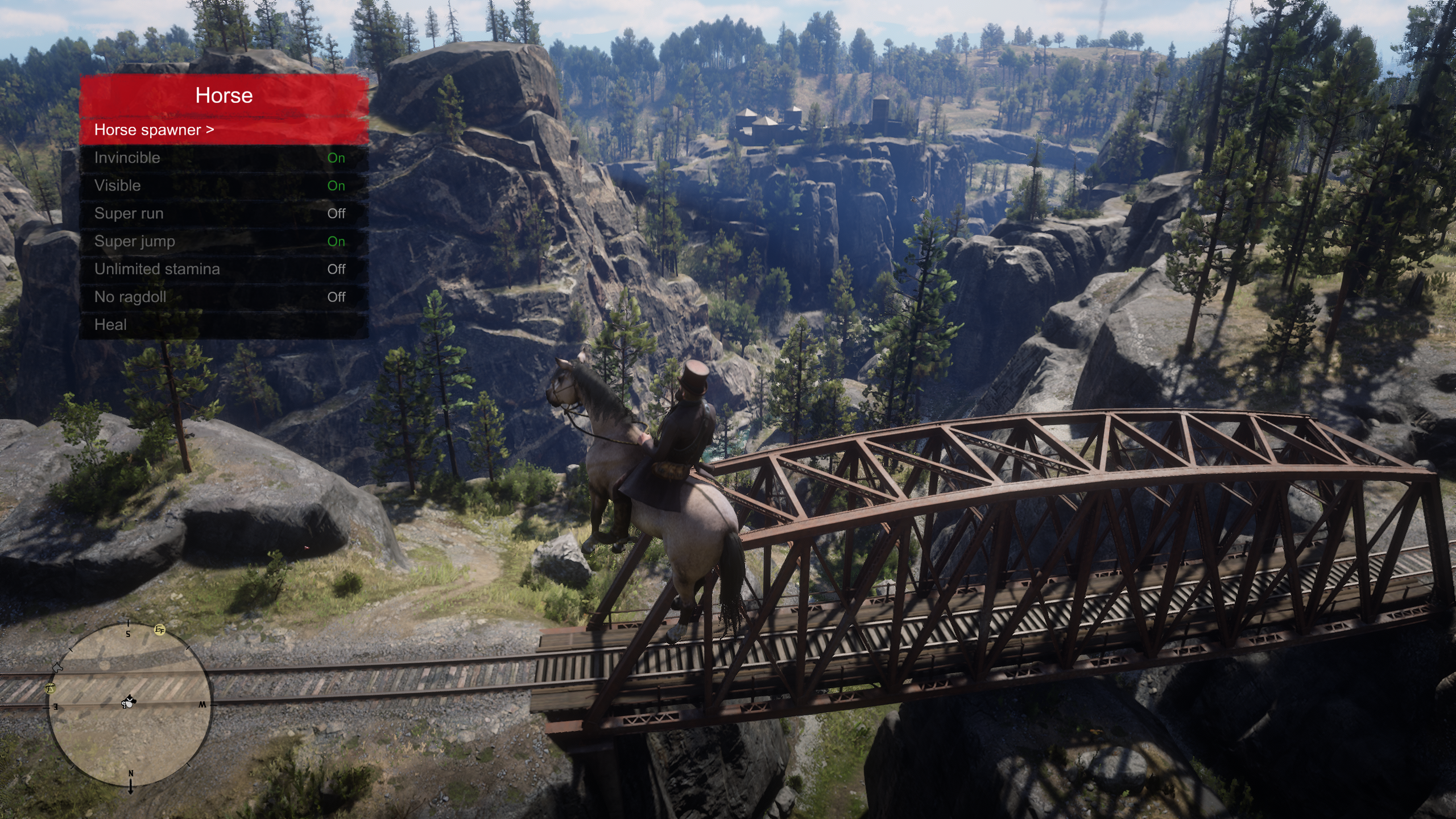Select the Heal menu entry
The image size is (1456, 819).
pyautogui.click(x=224, y=325)
